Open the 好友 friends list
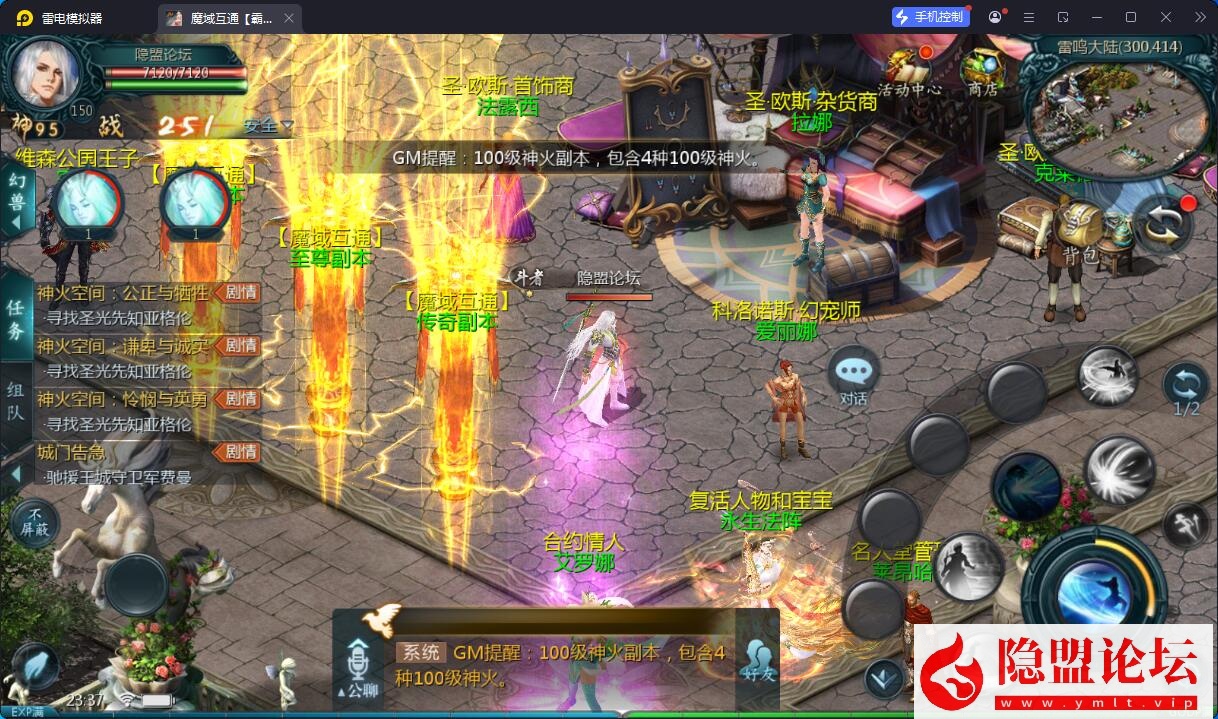 (758, 662)
